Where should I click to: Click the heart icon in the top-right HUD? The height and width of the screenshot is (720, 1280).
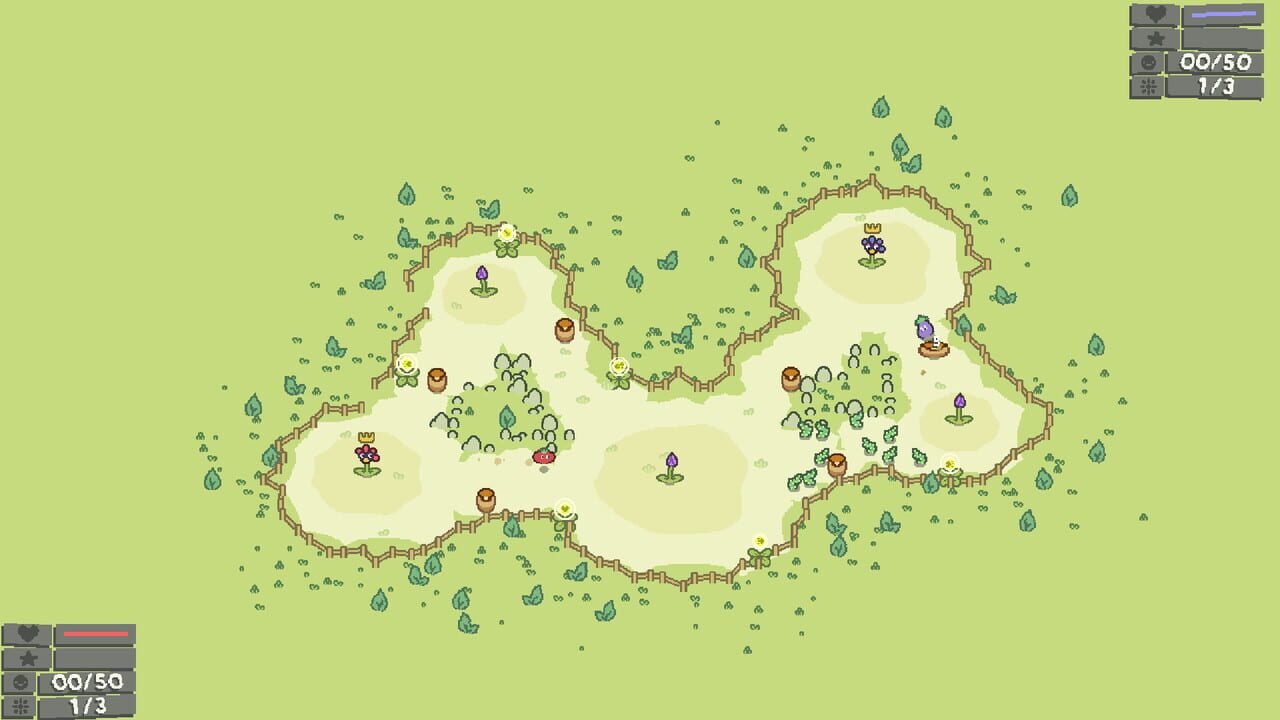pos(1155,15)
